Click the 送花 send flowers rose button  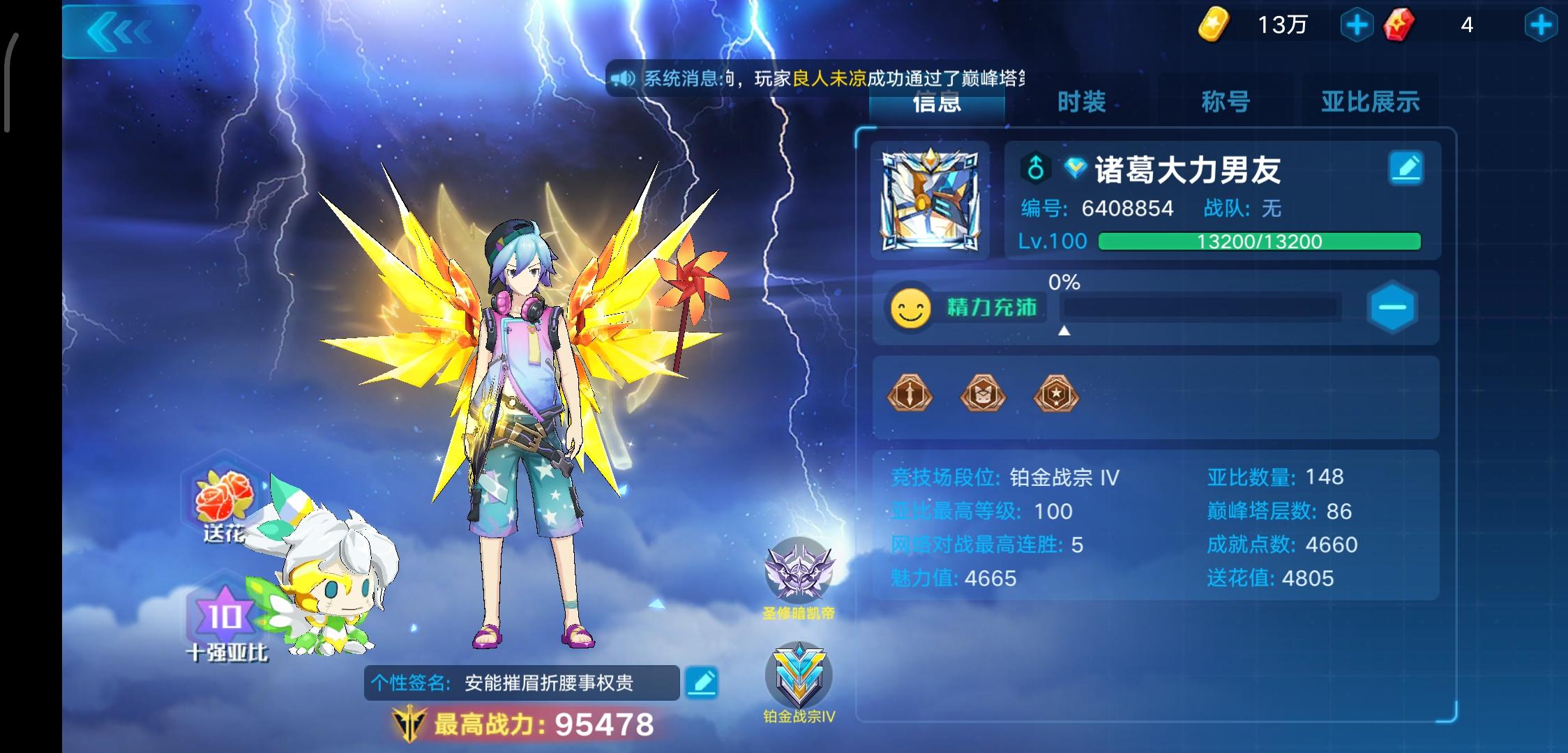coord(225,502)
